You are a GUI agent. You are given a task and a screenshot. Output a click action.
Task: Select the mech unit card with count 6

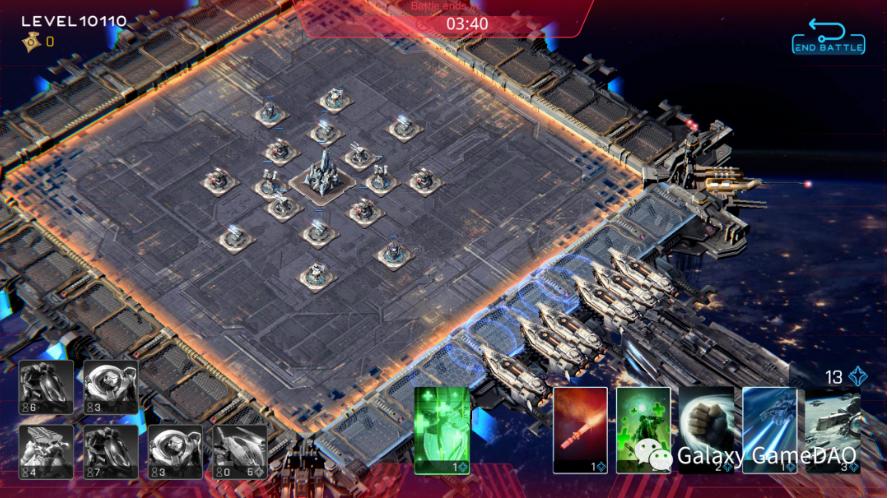pyautogui.click(x=46, y=387)
